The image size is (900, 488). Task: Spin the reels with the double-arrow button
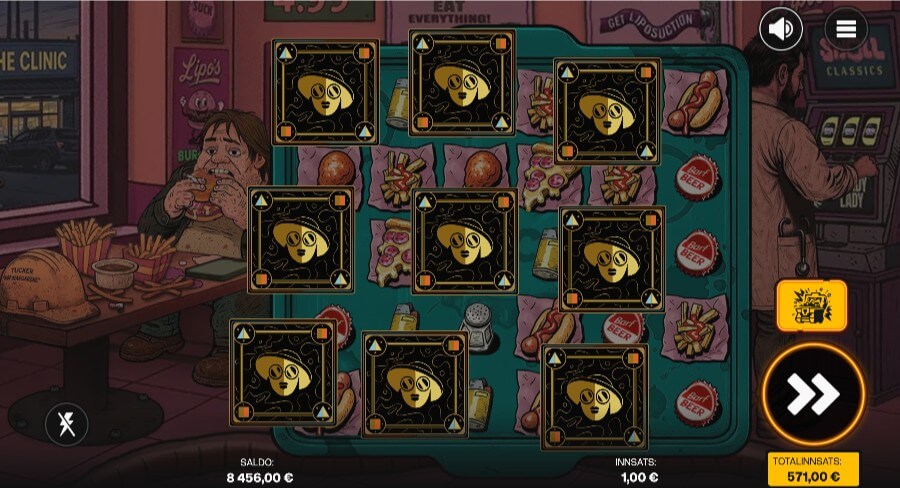[812, 395]
